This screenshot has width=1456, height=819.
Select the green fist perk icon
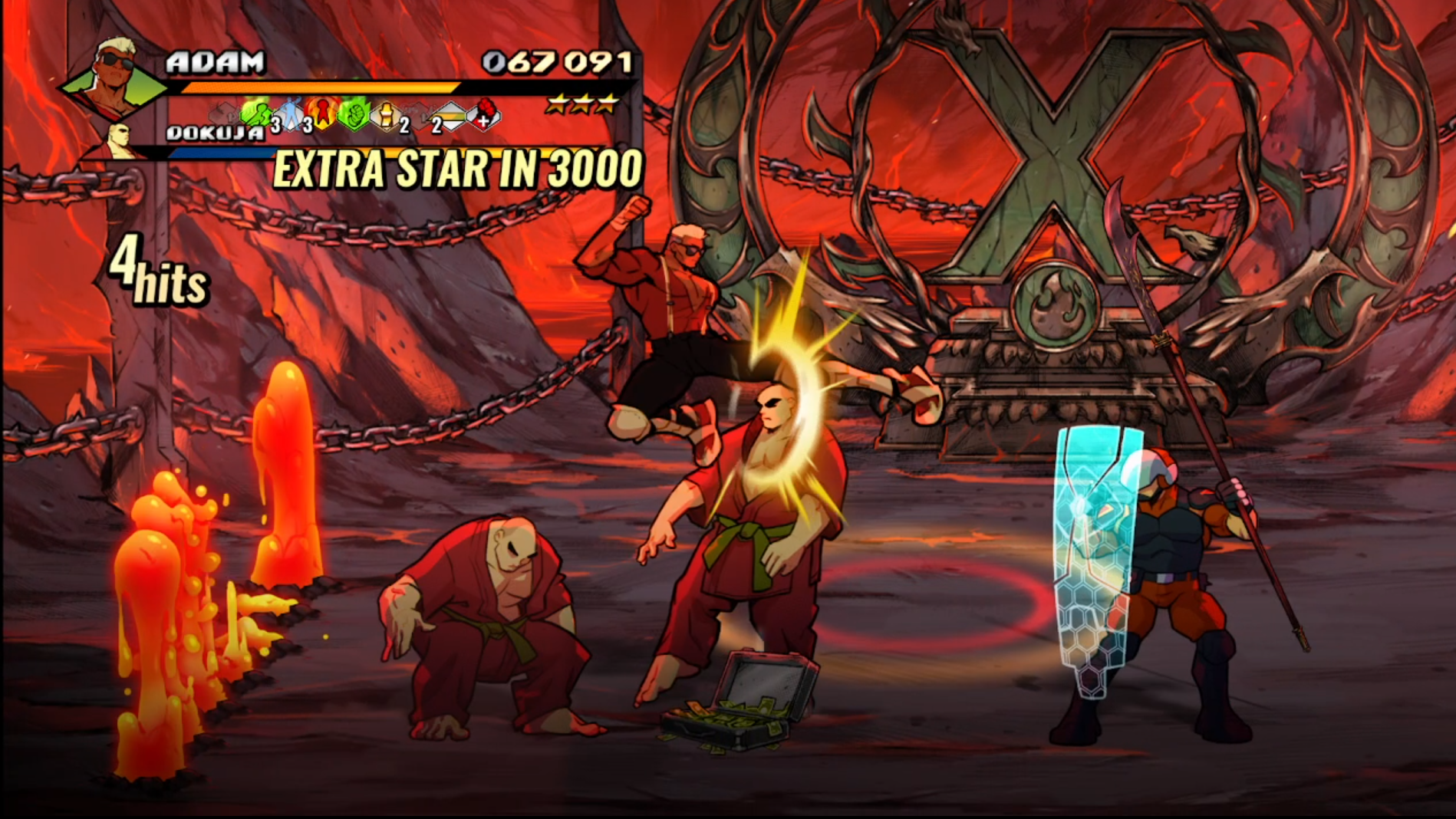pos(354,114)
